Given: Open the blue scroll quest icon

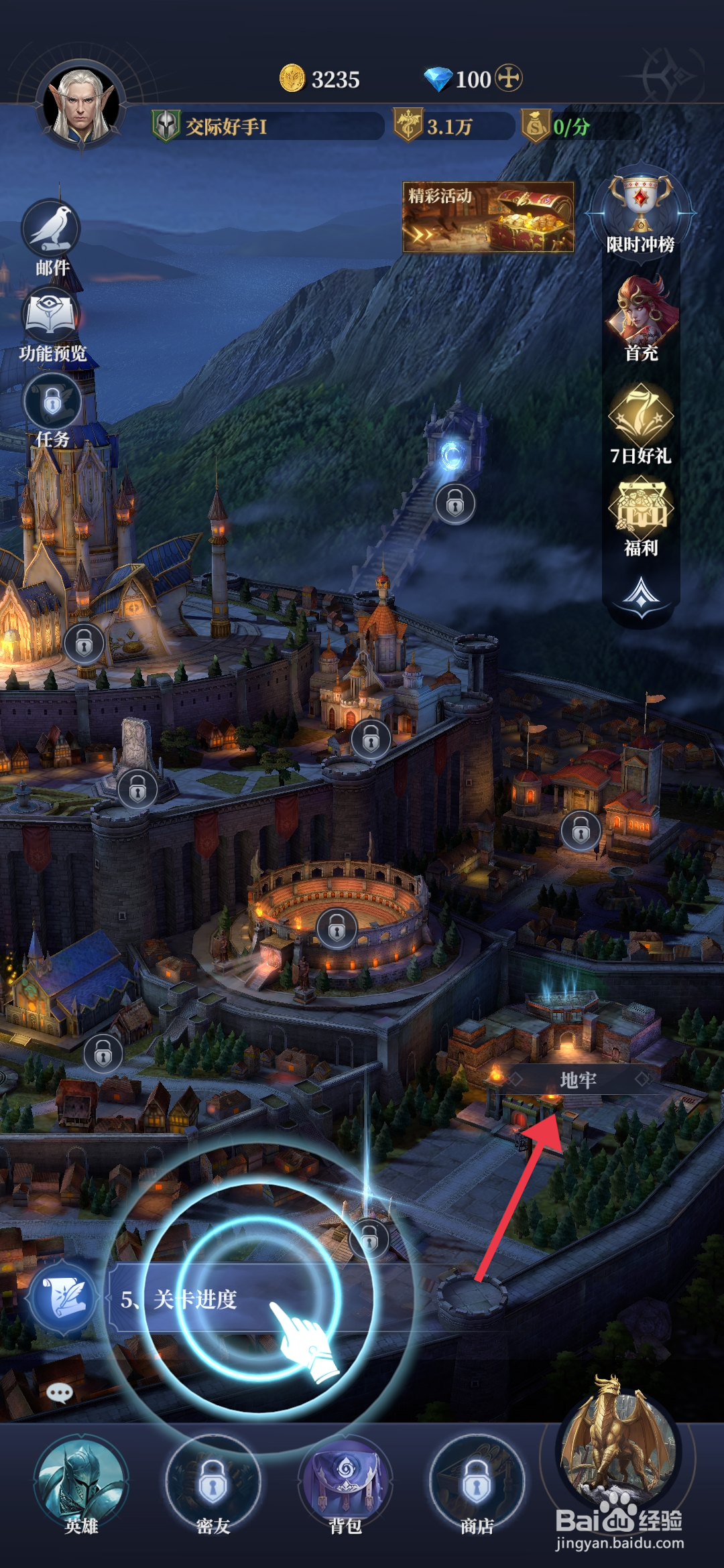Looking at the screenshot, I should tap(63, 1298).
